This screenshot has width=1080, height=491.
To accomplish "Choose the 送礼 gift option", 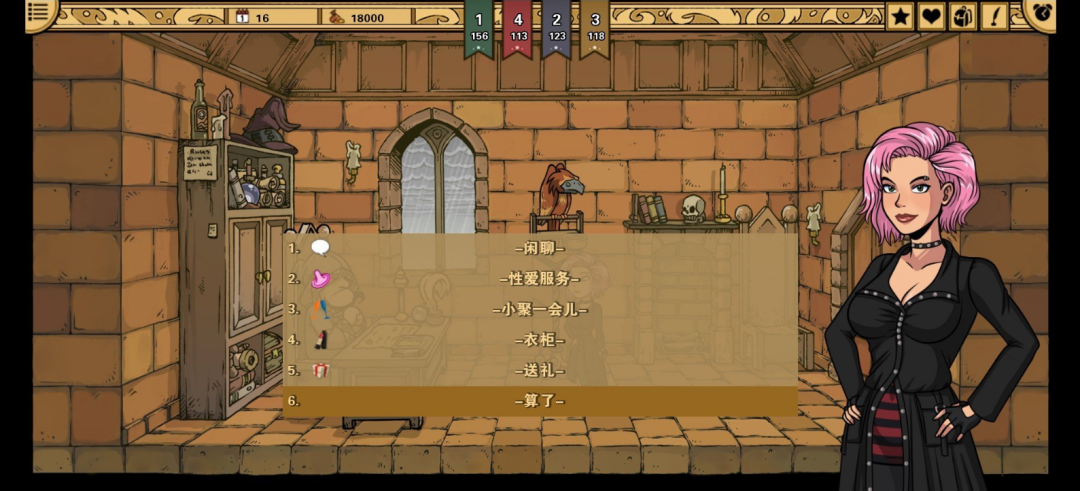I will (540, 370).
